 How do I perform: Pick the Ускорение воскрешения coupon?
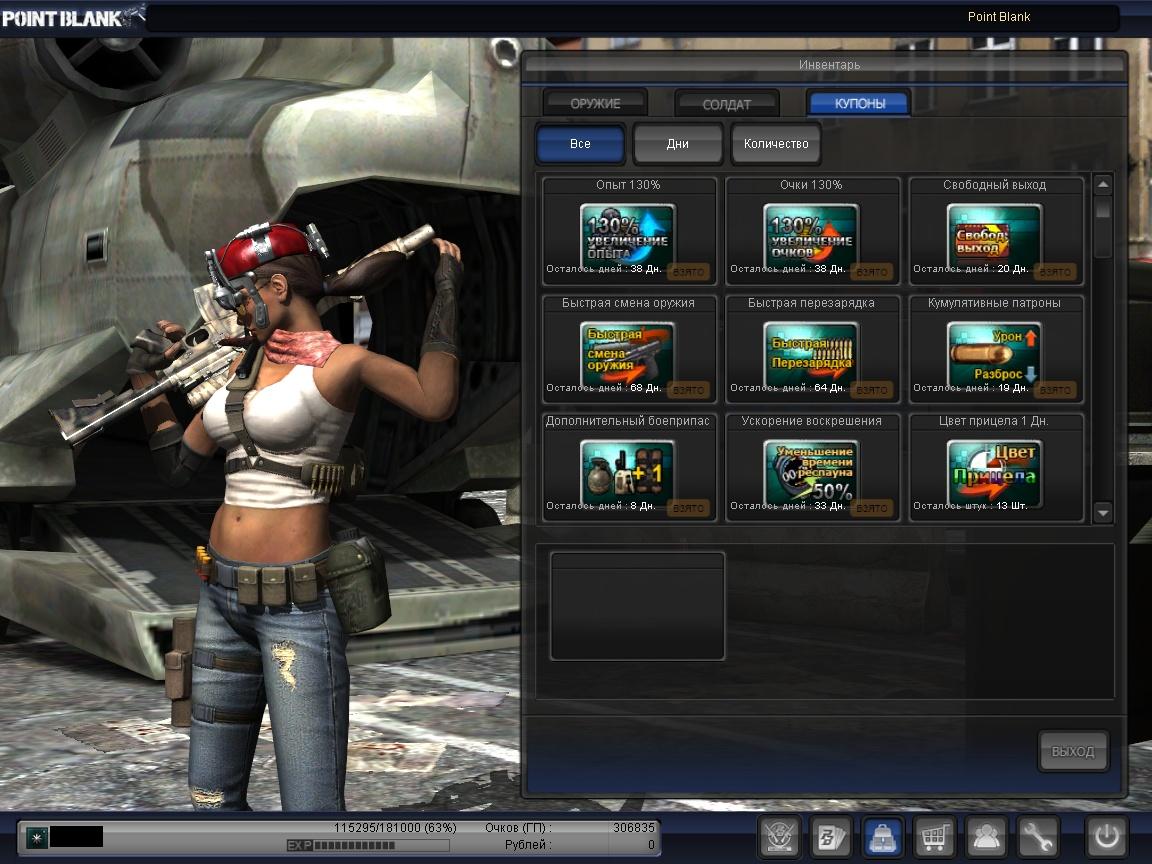811,472
